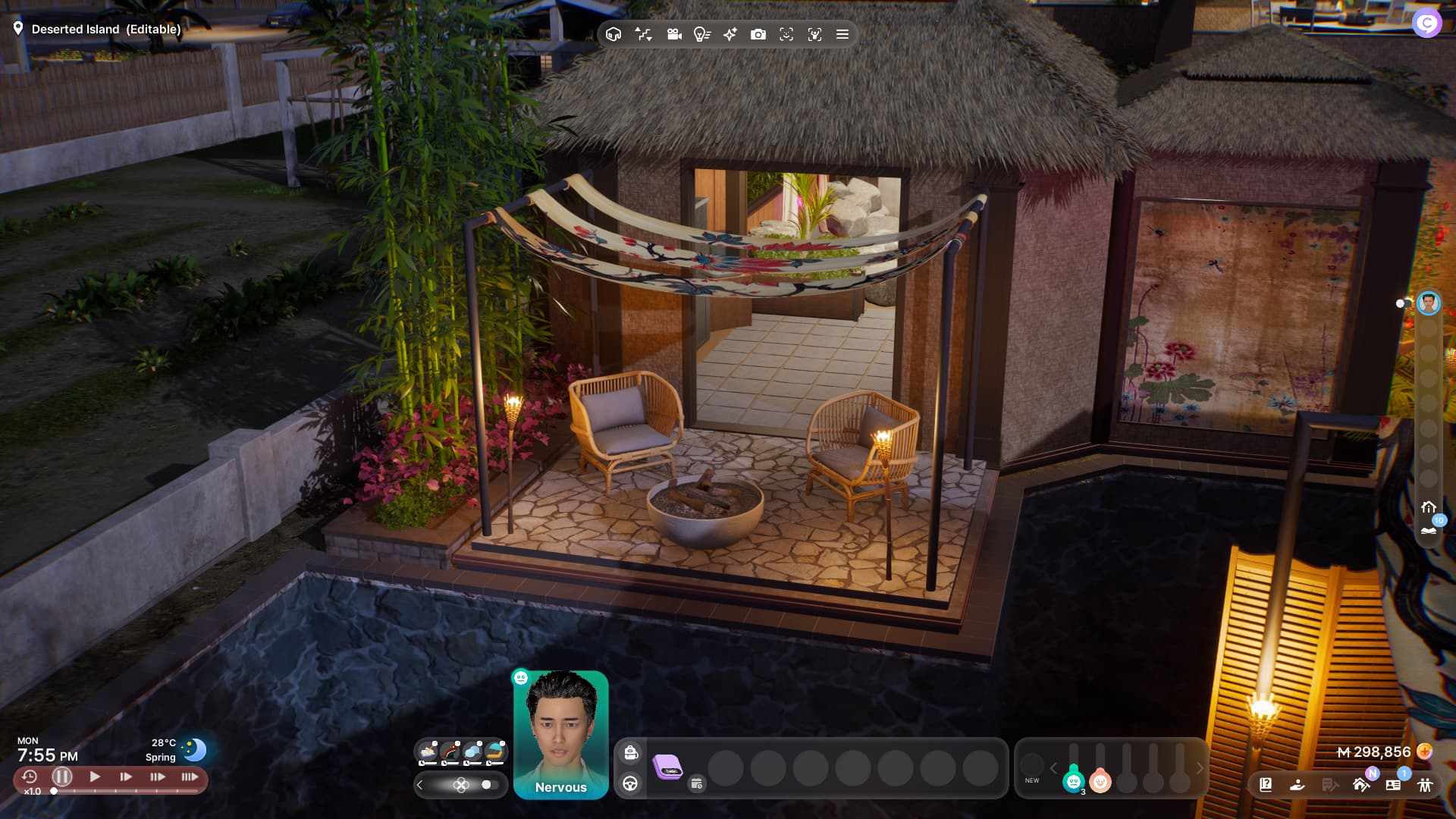Screen dimensions: 1456x819
Task: Select the fastest game speed
Action: (190, 777)
